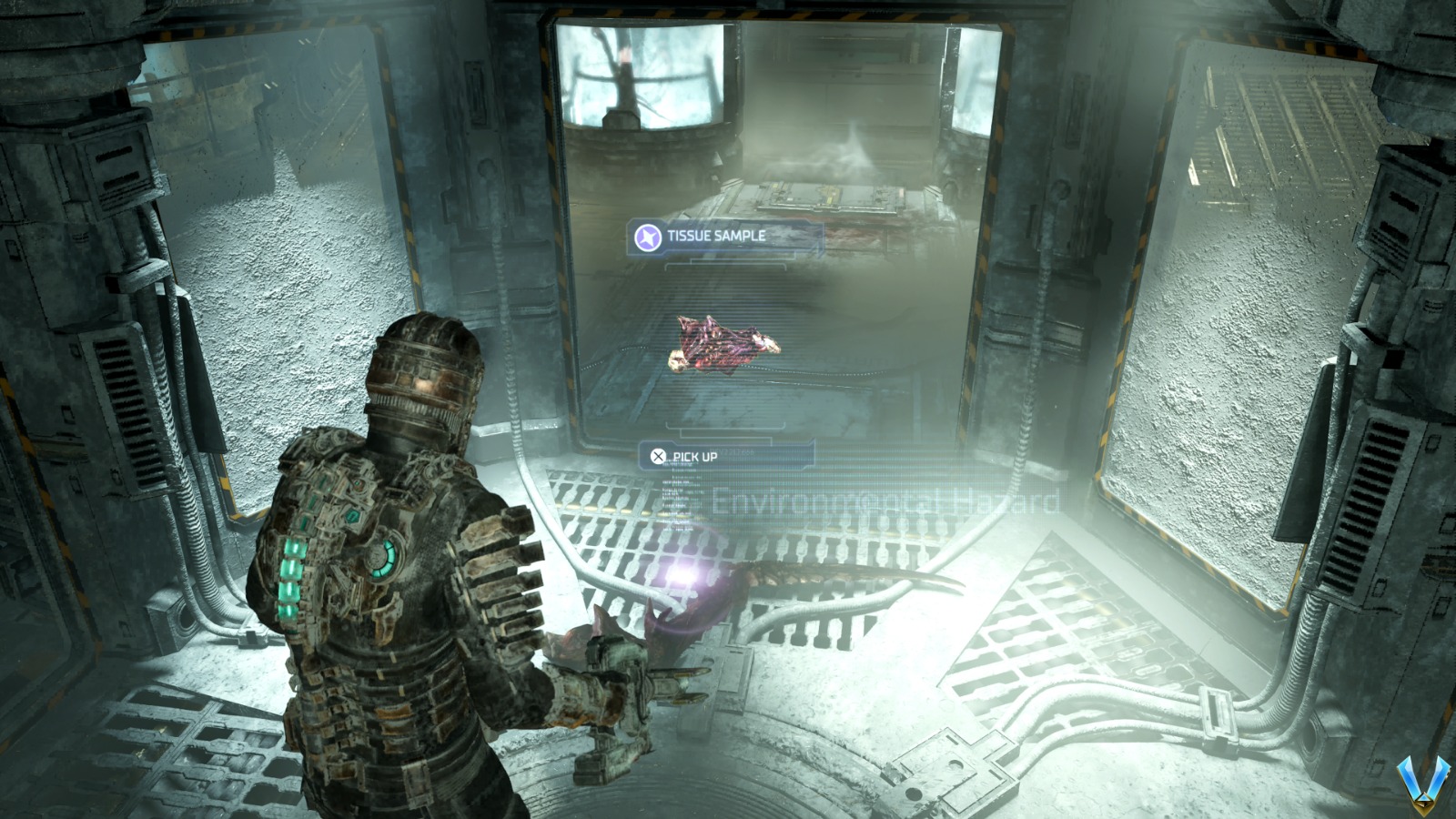Toggle the Environmental Hazard warning text

(887, 500)
